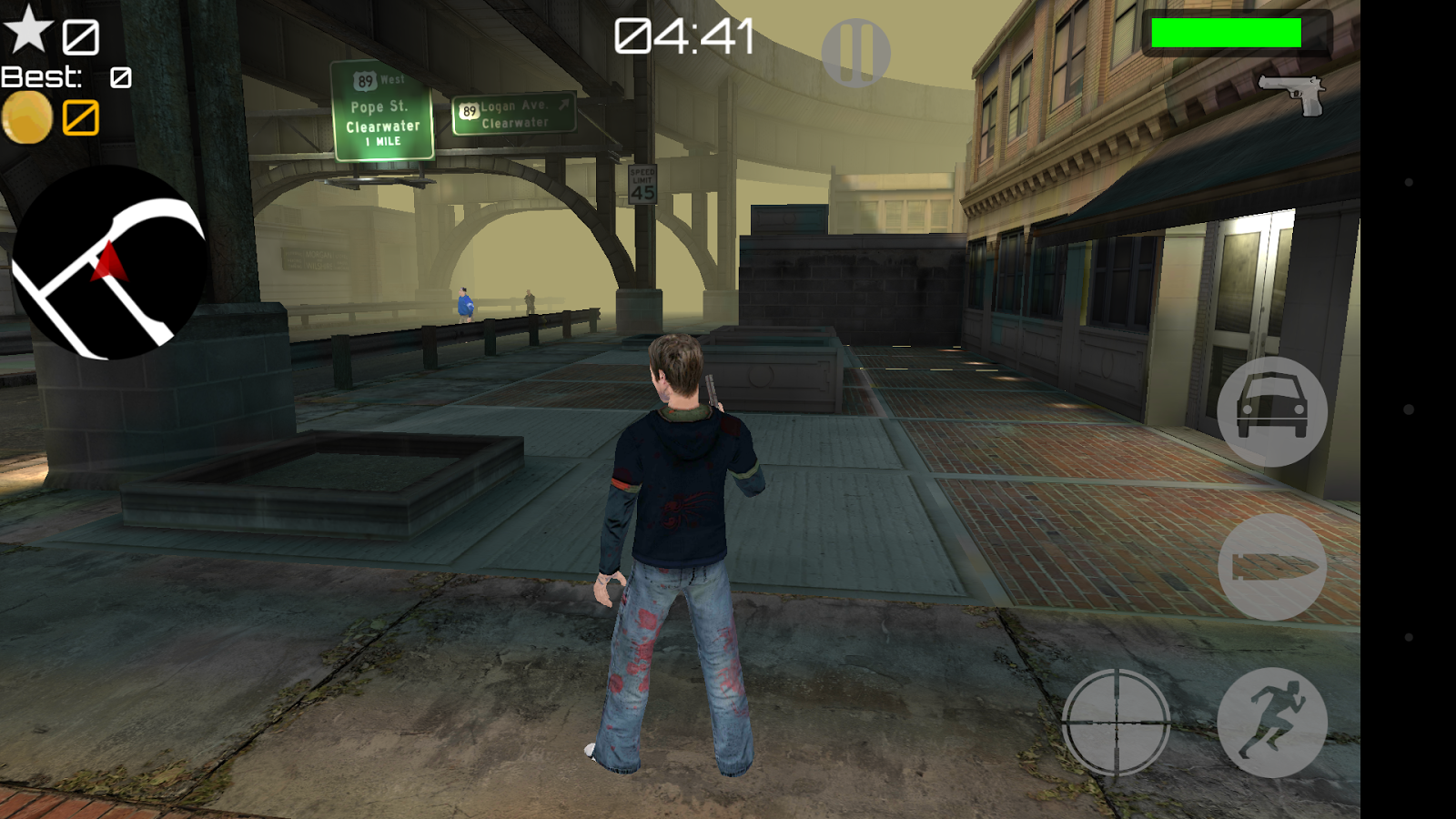
Task: Tap the car button to enter a vehicle
Action: (x=1272, y=412)
